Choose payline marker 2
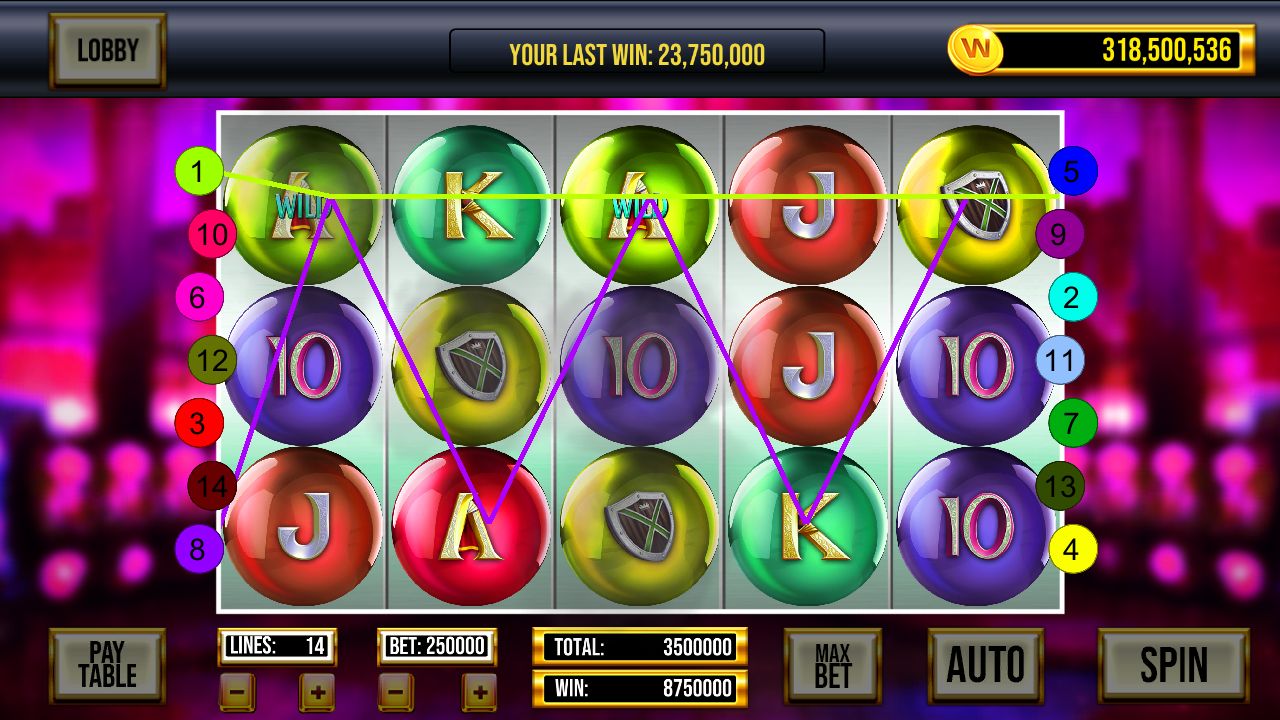Viewport: 1280px width, 720px height. click(1072, 297)
